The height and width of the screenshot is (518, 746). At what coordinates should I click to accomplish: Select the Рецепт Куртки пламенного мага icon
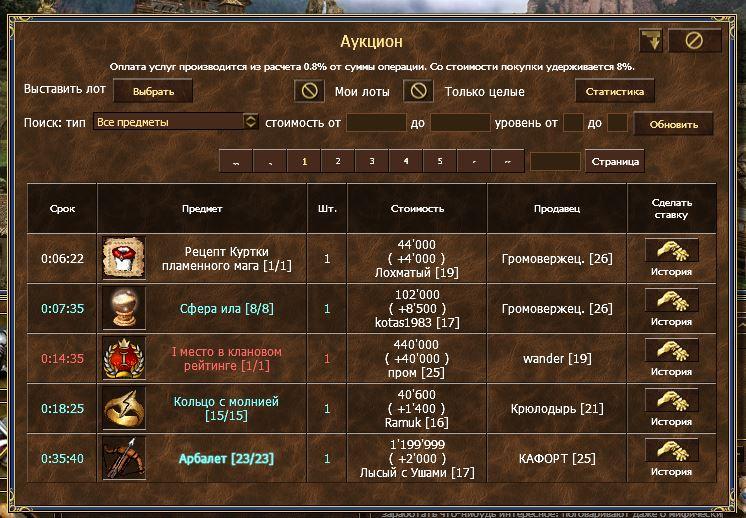pos(124,258)
